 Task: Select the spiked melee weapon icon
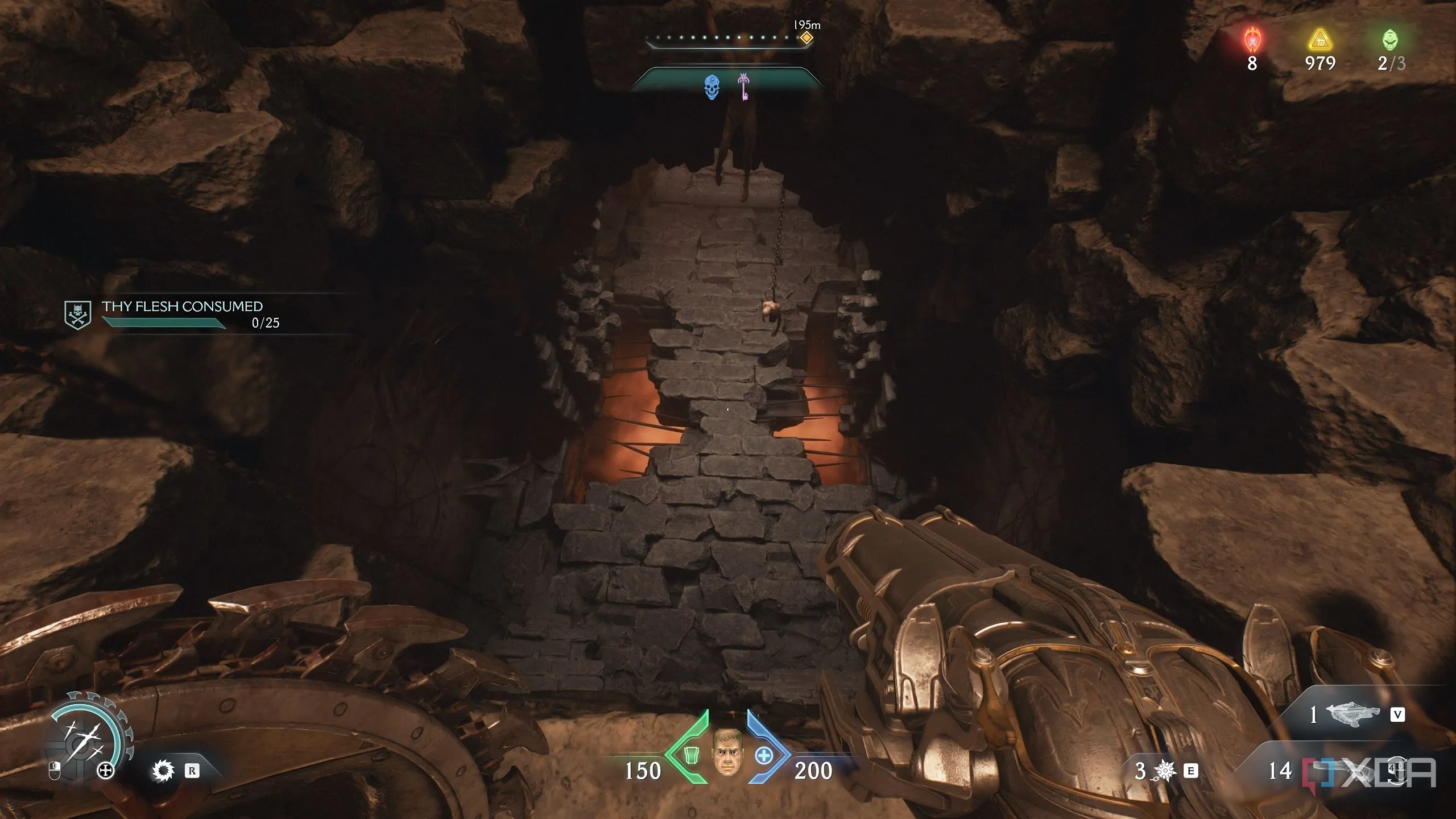click(163, 771)
